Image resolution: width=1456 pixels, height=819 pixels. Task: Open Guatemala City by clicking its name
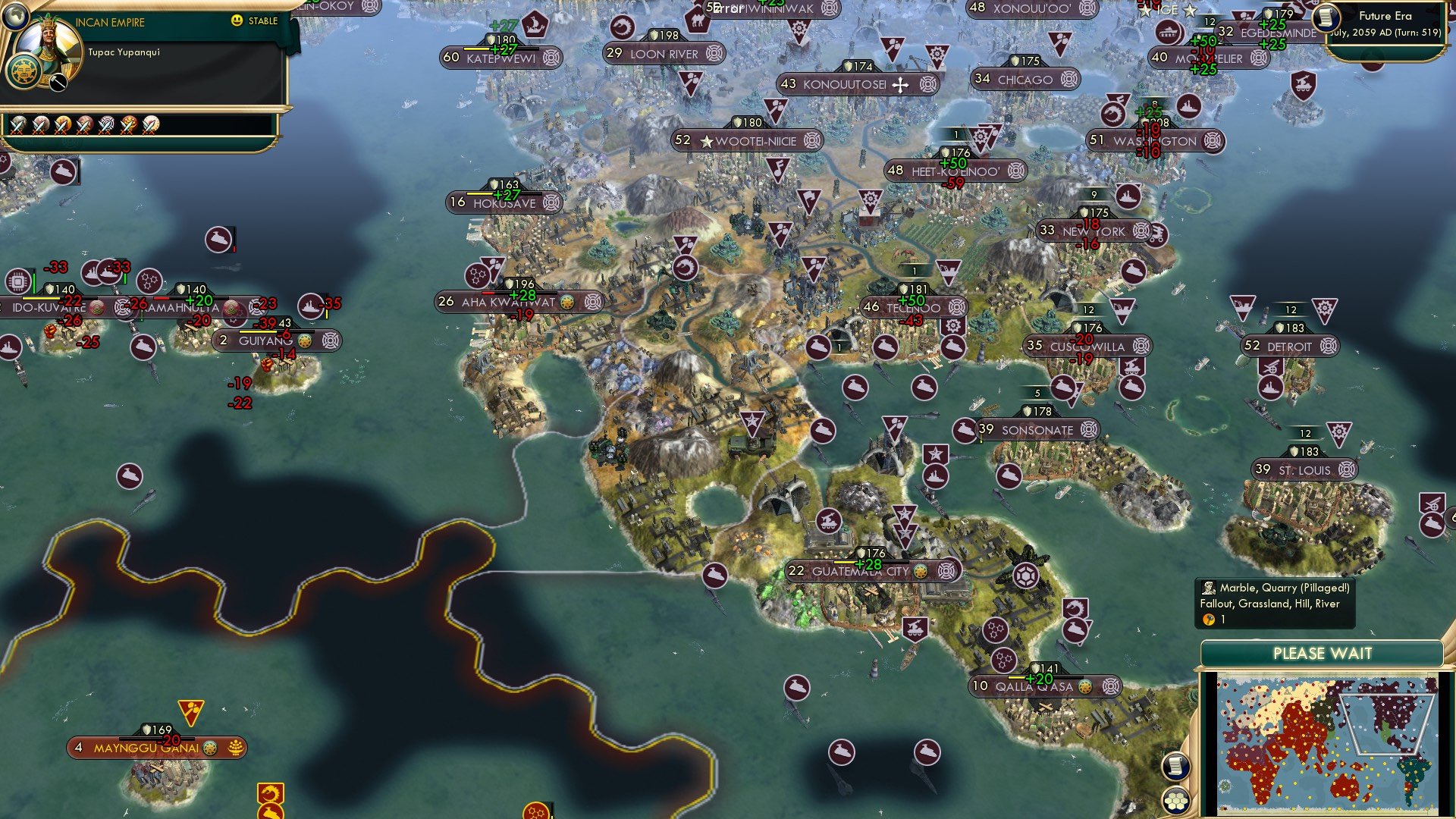coord(860,571)
